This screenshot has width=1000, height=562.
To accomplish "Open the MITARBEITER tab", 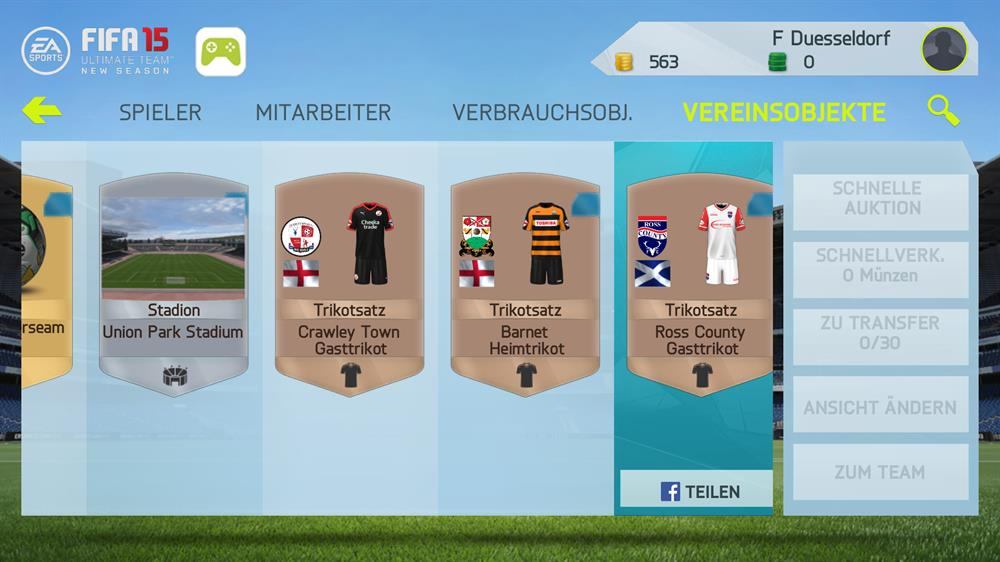I will [x=323, y=112].
